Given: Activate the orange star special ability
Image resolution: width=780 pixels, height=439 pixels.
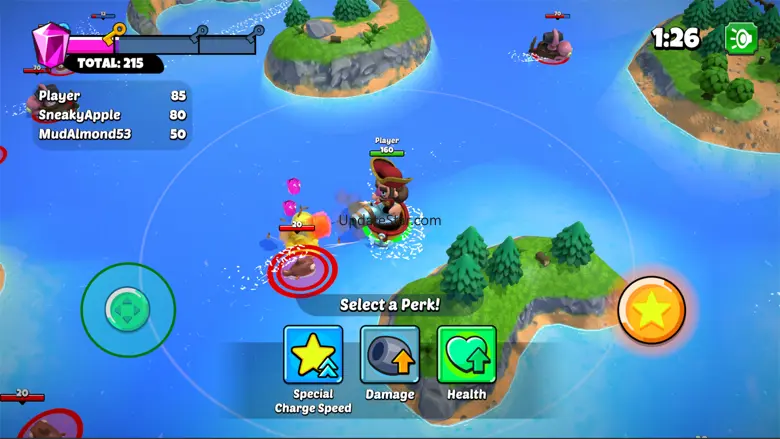Looking at the screenshot, I should 651,311.
